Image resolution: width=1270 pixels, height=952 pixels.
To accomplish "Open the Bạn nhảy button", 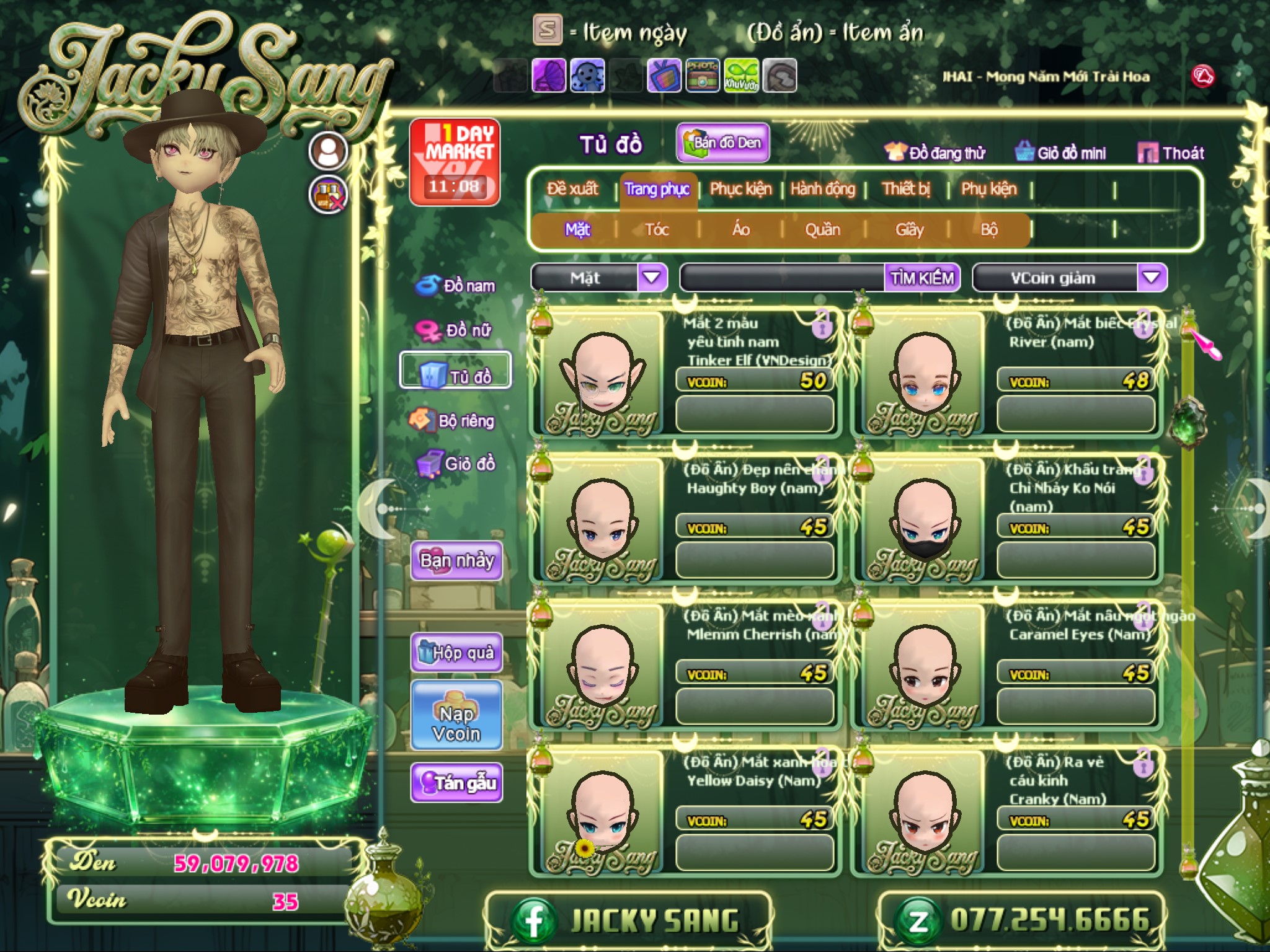I will tap(456, 561).
